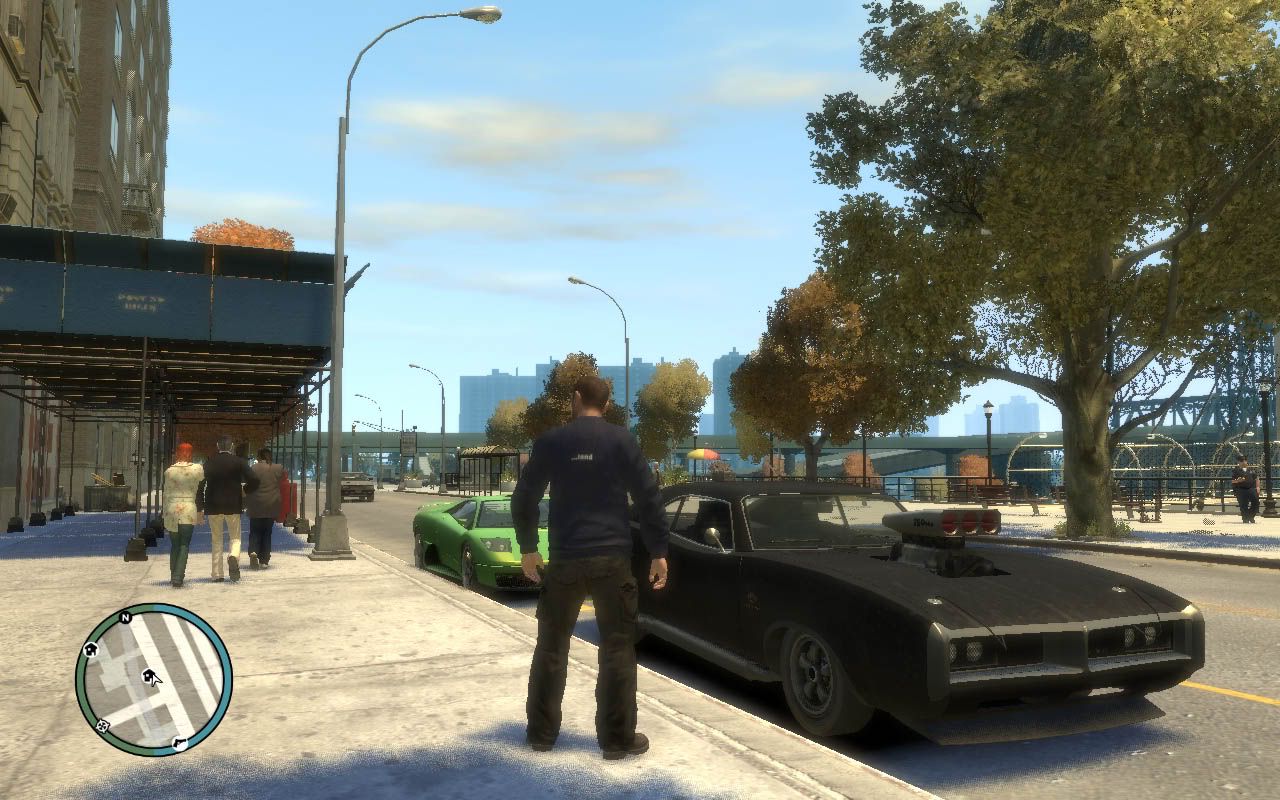
Task: Select the safehouse blip on the radar rim
Action: (x=90, y=649)
